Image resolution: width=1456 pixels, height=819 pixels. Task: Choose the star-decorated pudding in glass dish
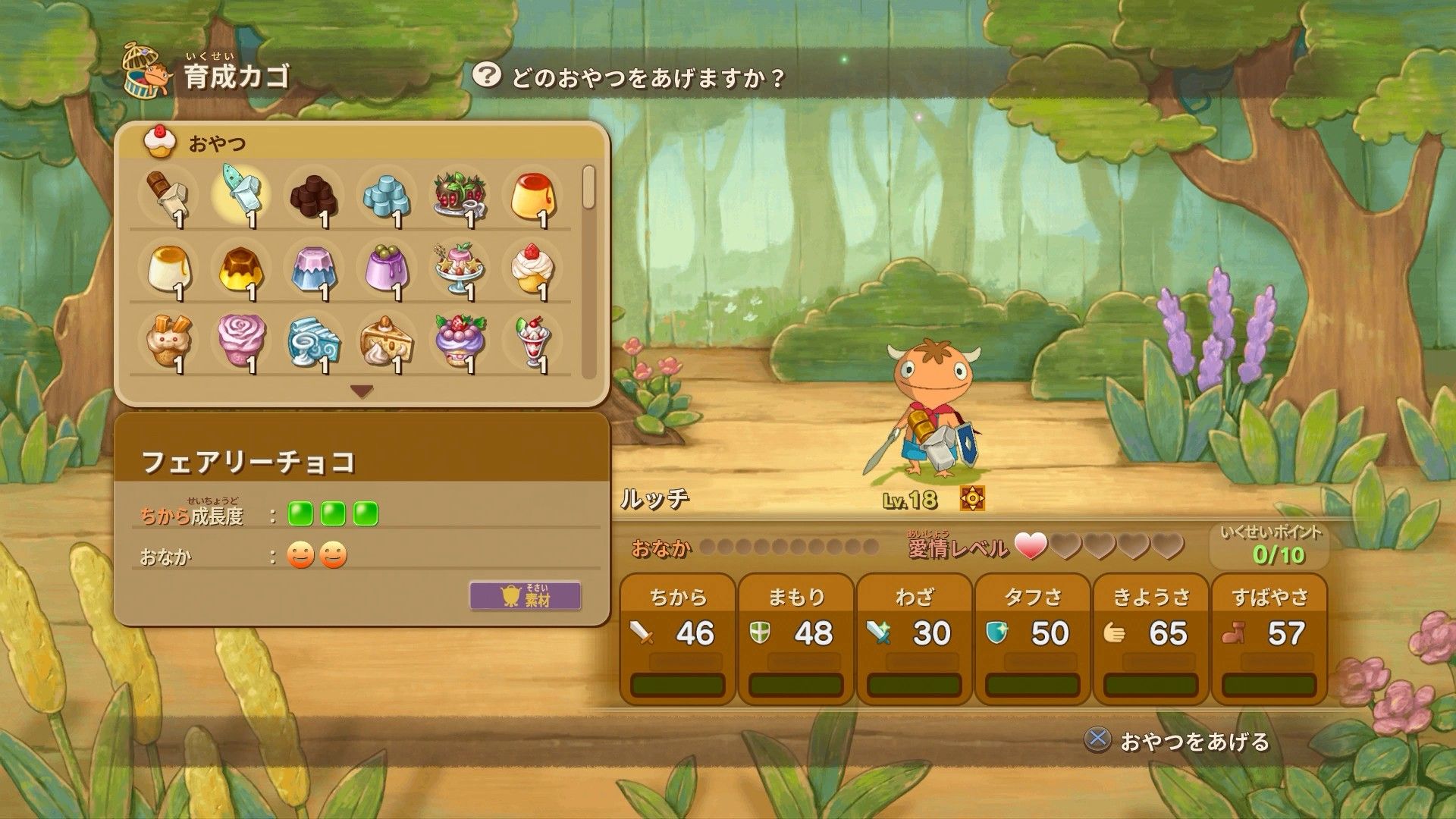[x=459, y=268]
